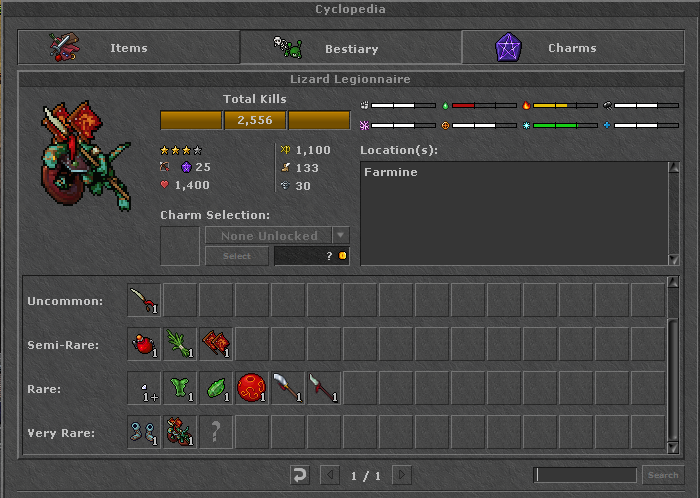
Task: Open the Bestiary tab
Action: coord(350,47)
